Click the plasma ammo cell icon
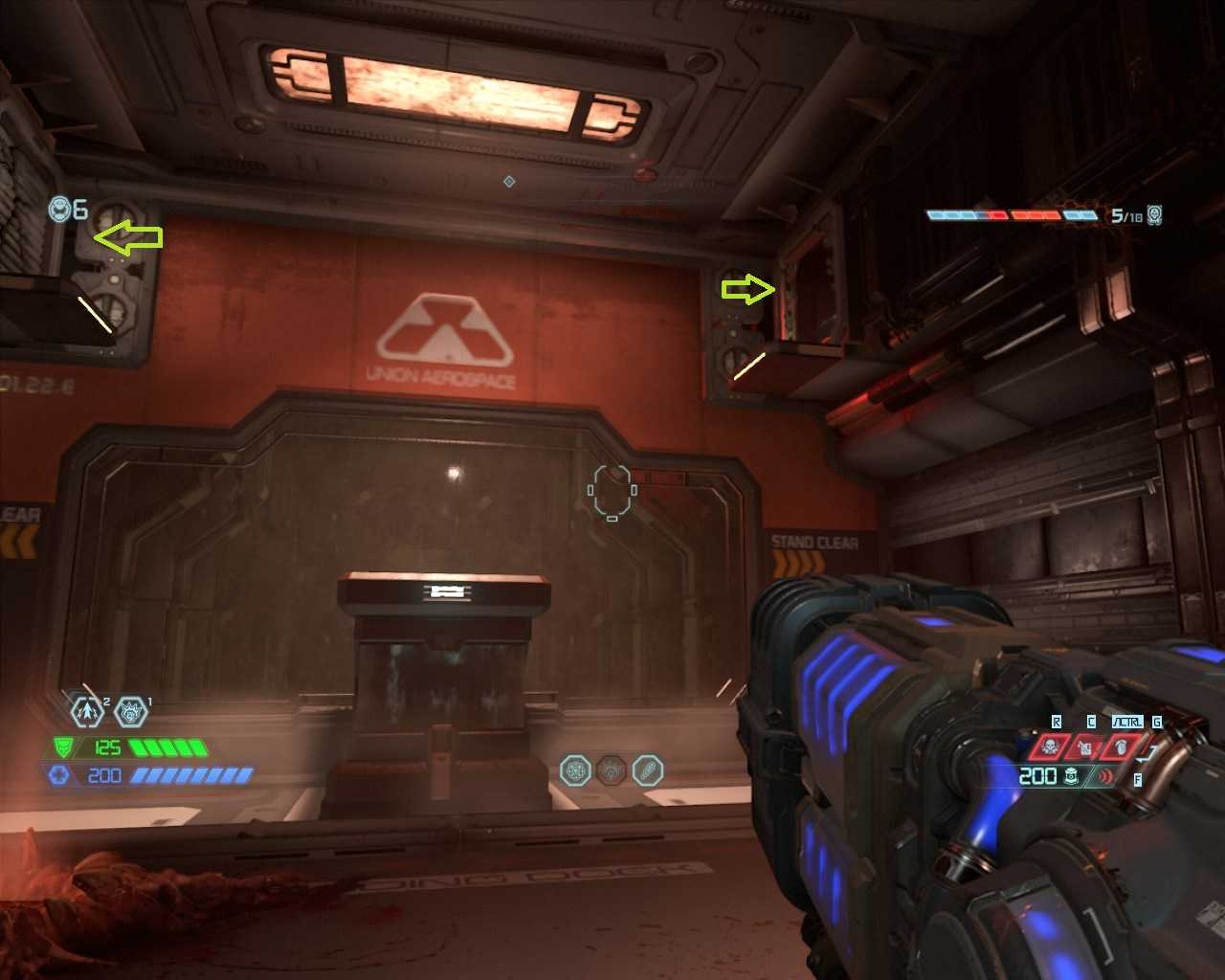1225x980 pixels. point(1072,776)
